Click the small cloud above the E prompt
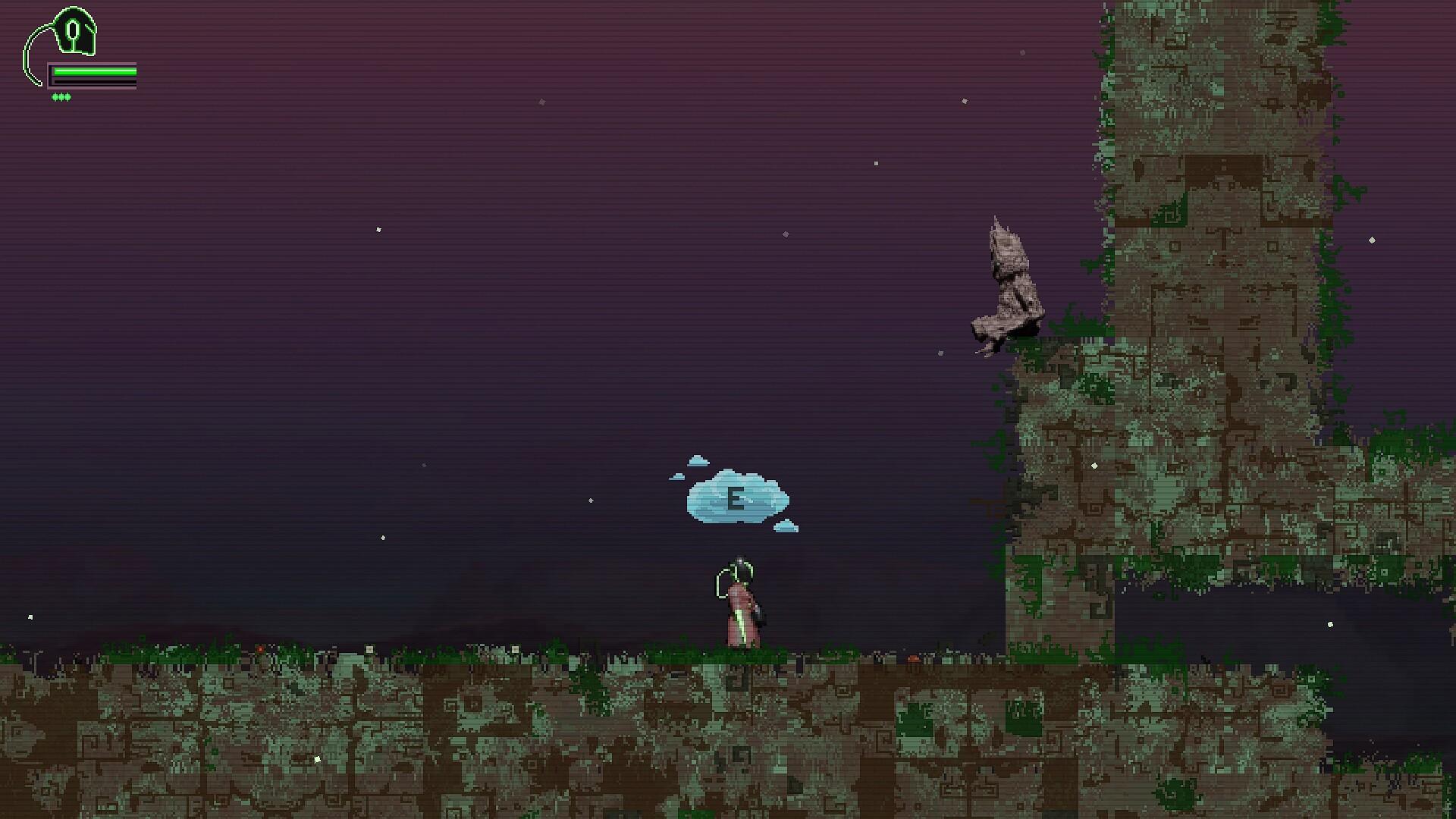This screenshot has height=819, width=1456. 698,460
